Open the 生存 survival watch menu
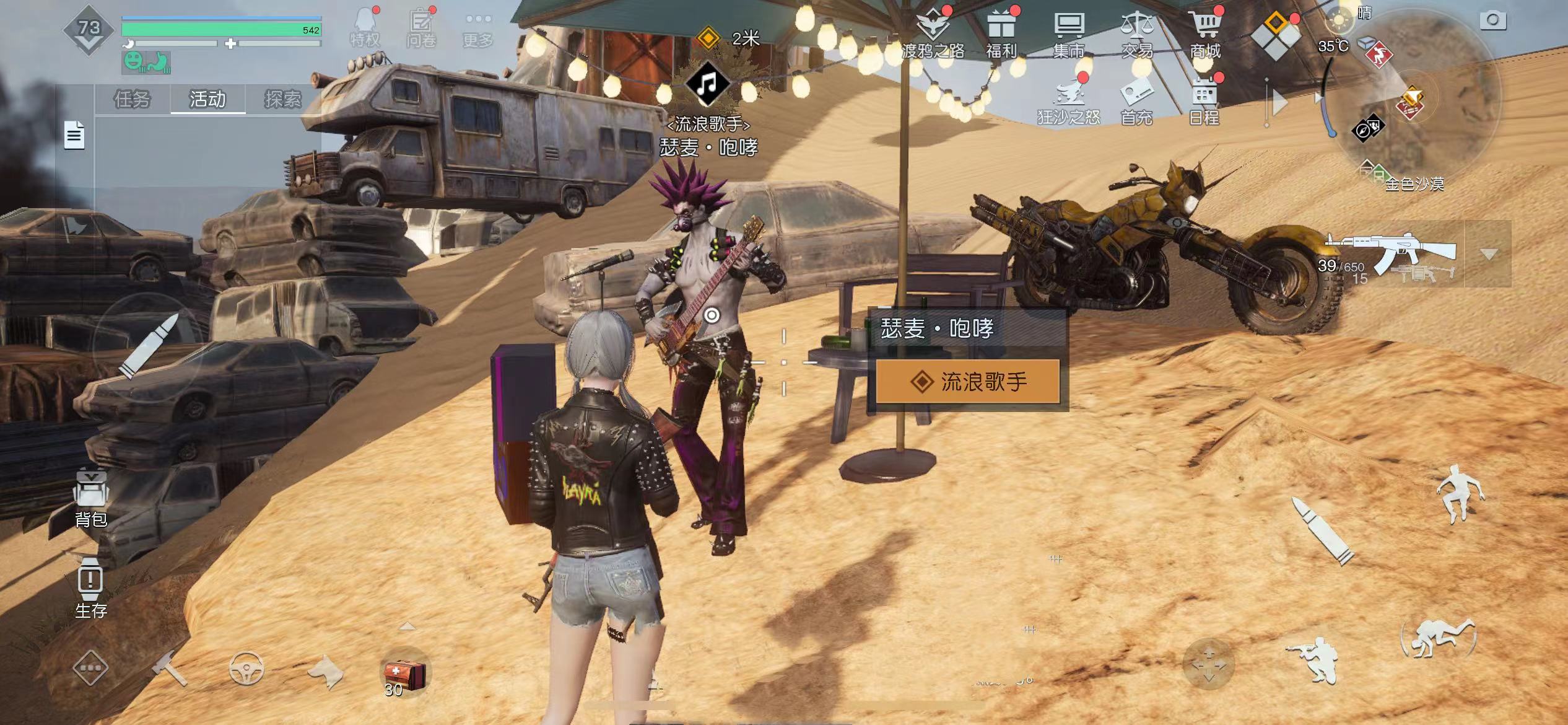This screenshot has width=1568, height=725. 90,587
